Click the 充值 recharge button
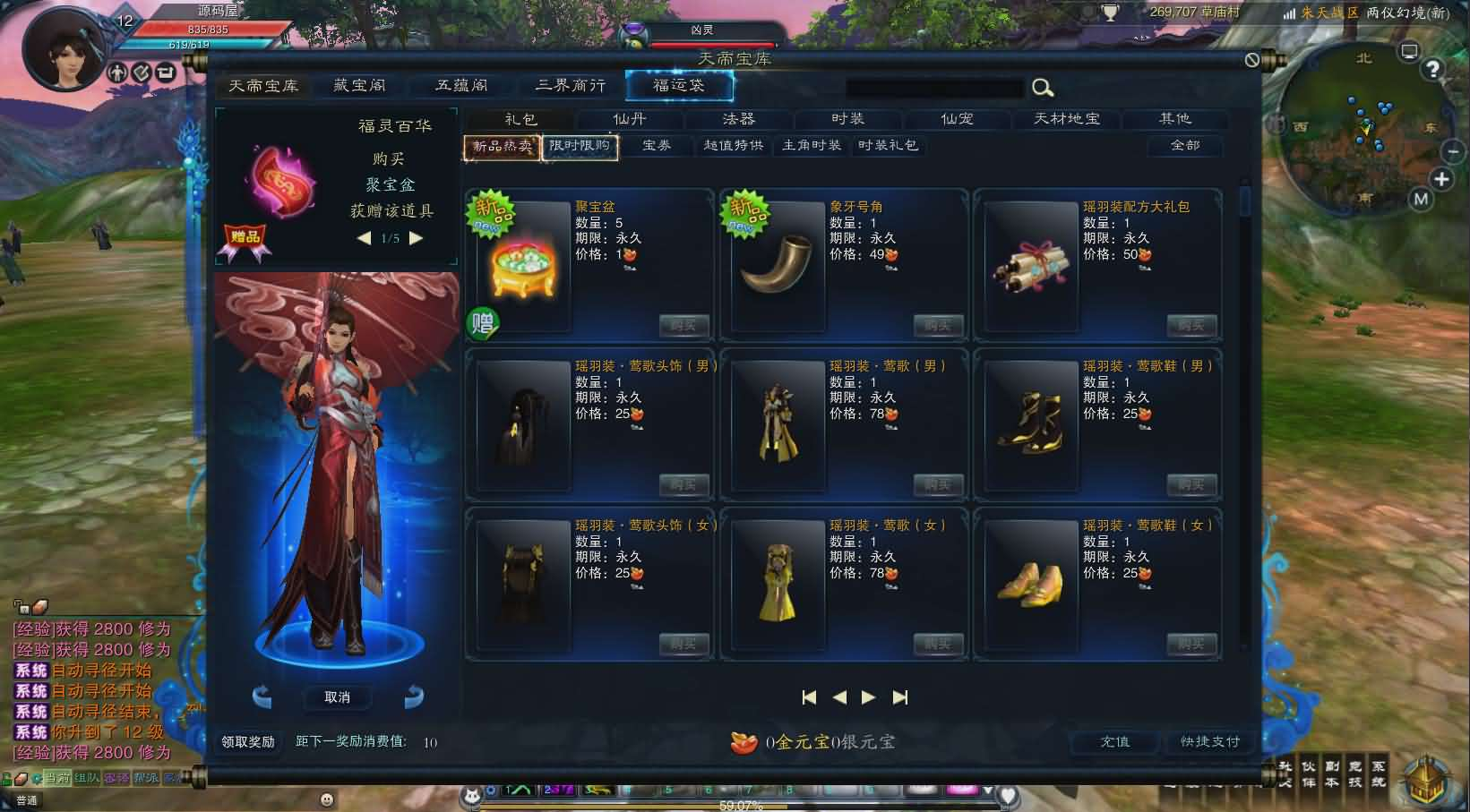This screenshot has height=812, width=1470. coord(1113,742)
